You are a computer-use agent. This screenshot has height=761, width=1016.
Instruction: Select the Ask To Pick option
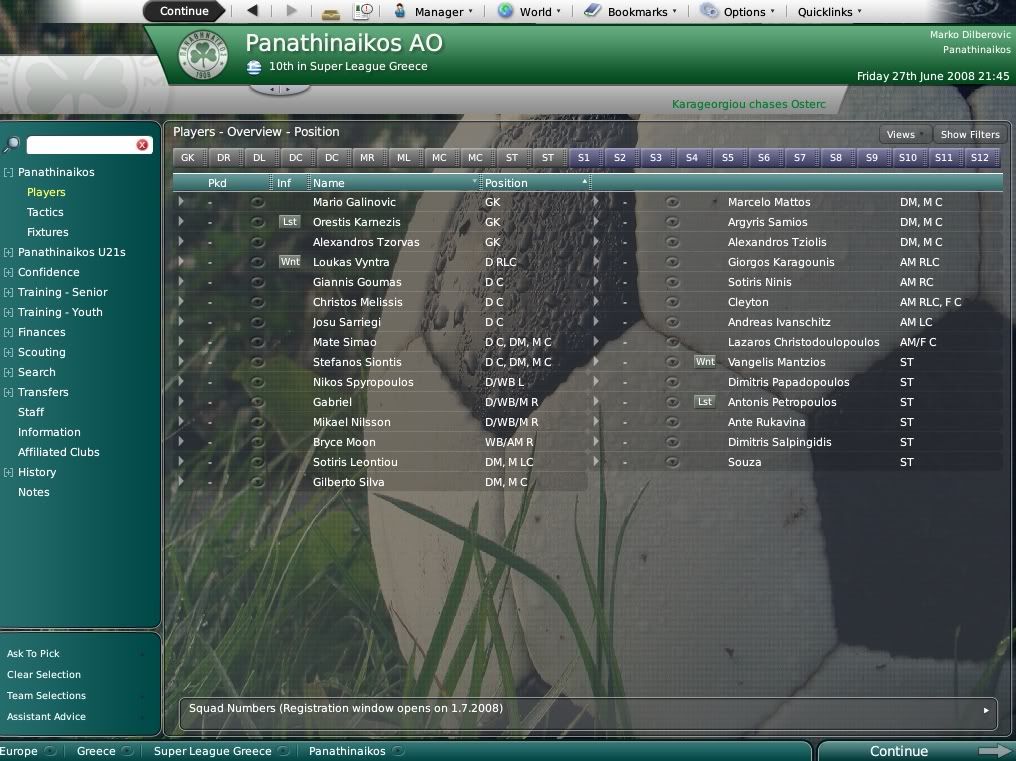click(x=33, y=654)
